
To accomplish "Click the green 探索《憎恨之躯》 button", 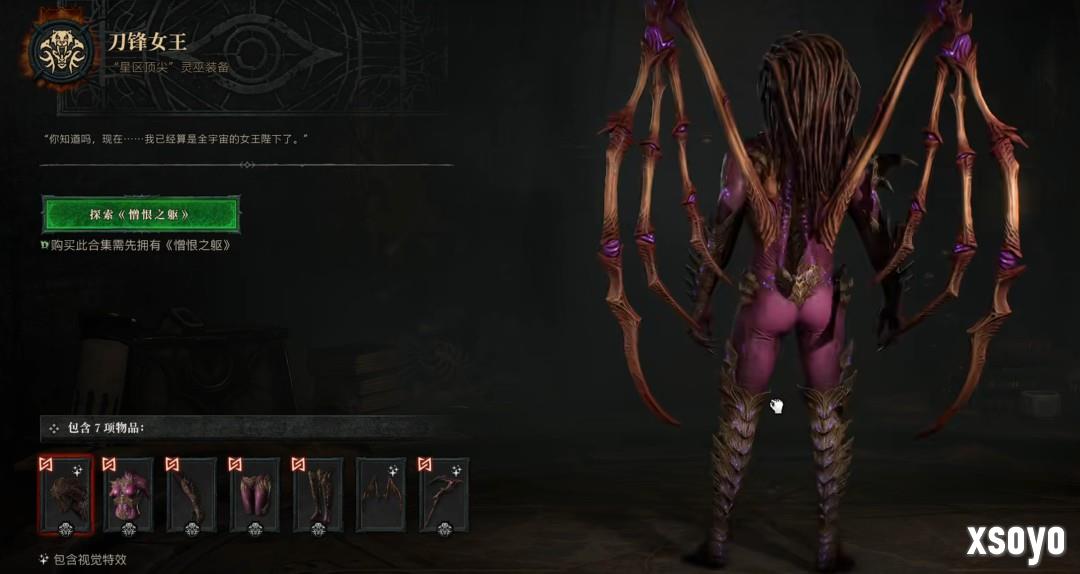I will coord(141,214).
